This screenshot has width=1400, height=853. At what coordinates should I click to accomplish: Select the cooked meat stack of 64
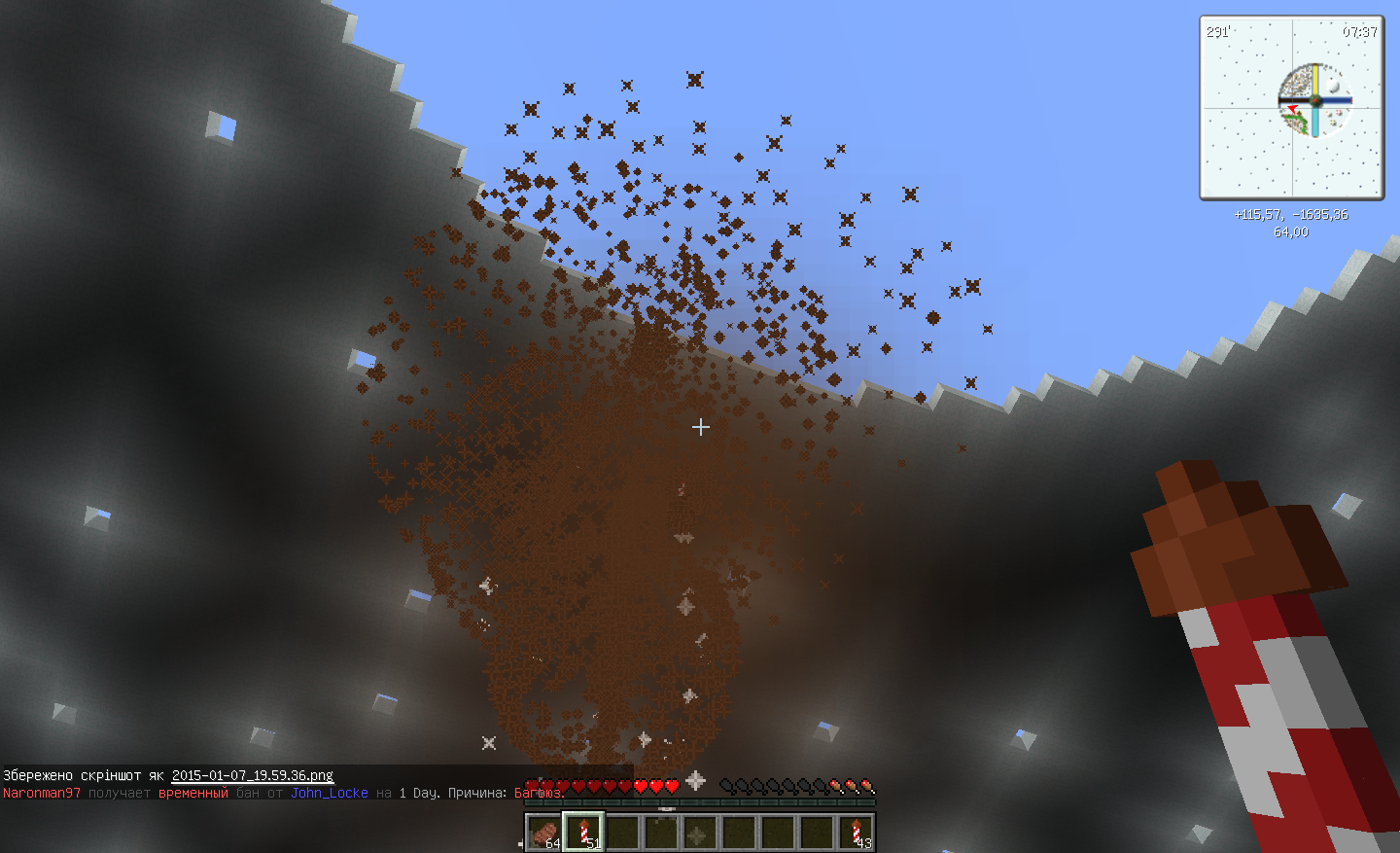point(544,833)
